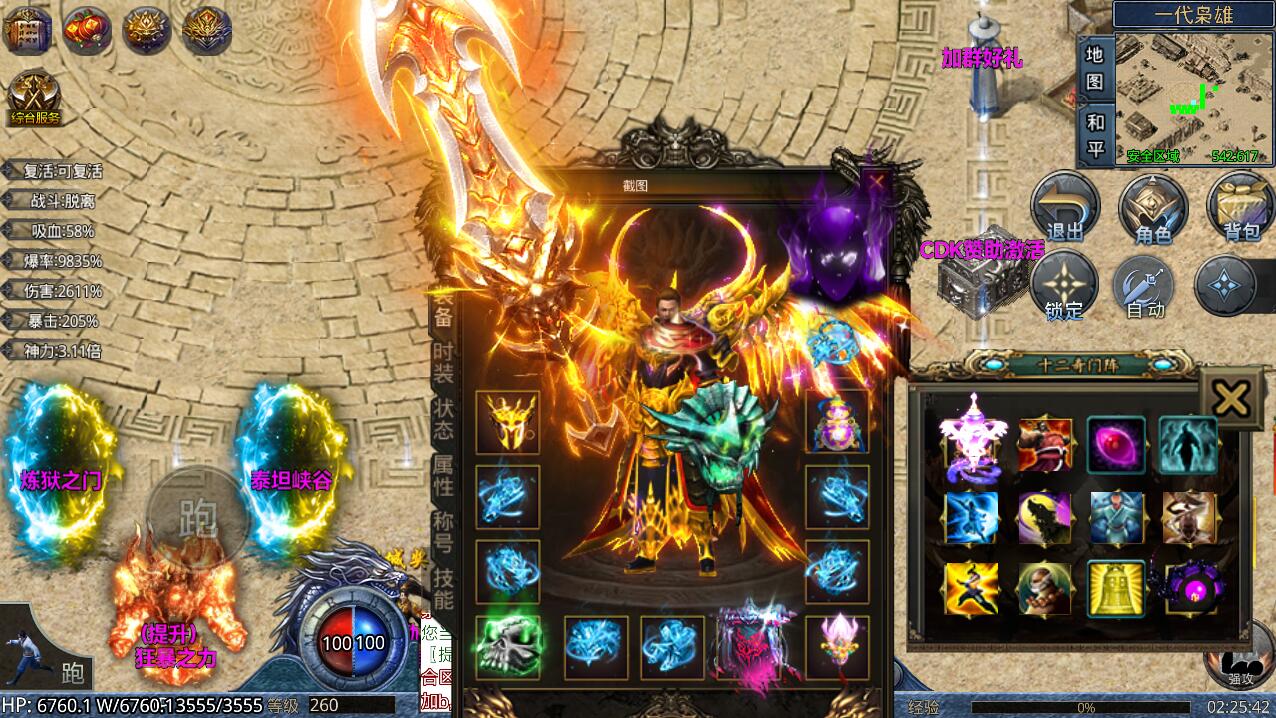This screenshot has height=718, width=1276.
Task: Switch to the 技能 tab
Action: [443, 589]
